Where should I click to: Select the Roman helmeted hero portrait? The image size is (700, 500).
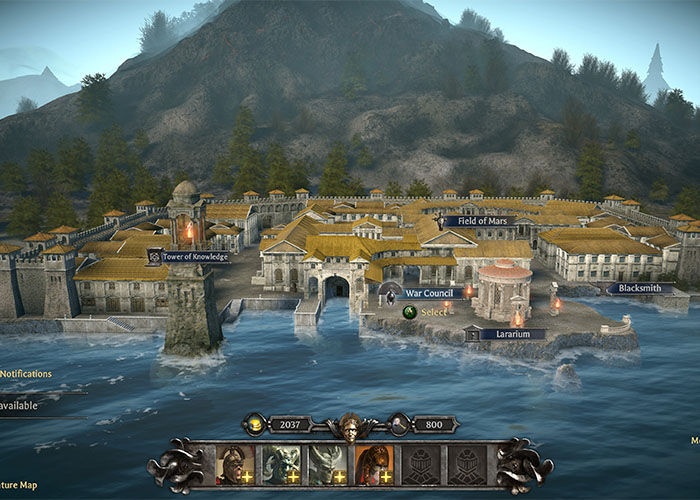[233, 464]
